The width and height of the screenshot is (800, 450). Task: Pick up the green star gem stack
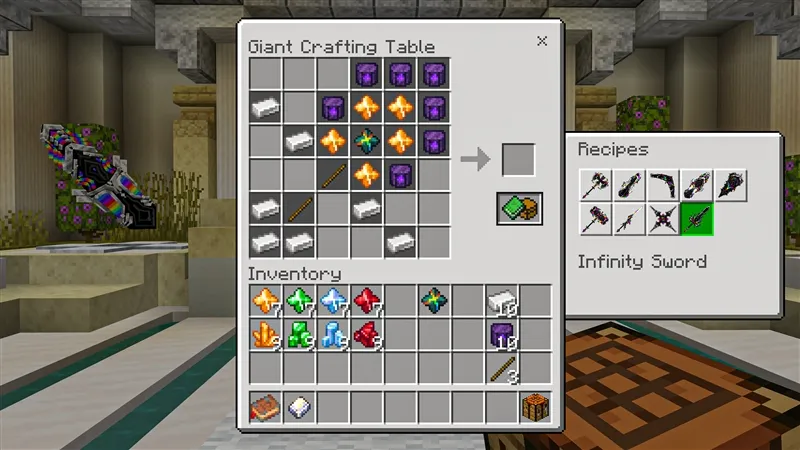point(299,301)
